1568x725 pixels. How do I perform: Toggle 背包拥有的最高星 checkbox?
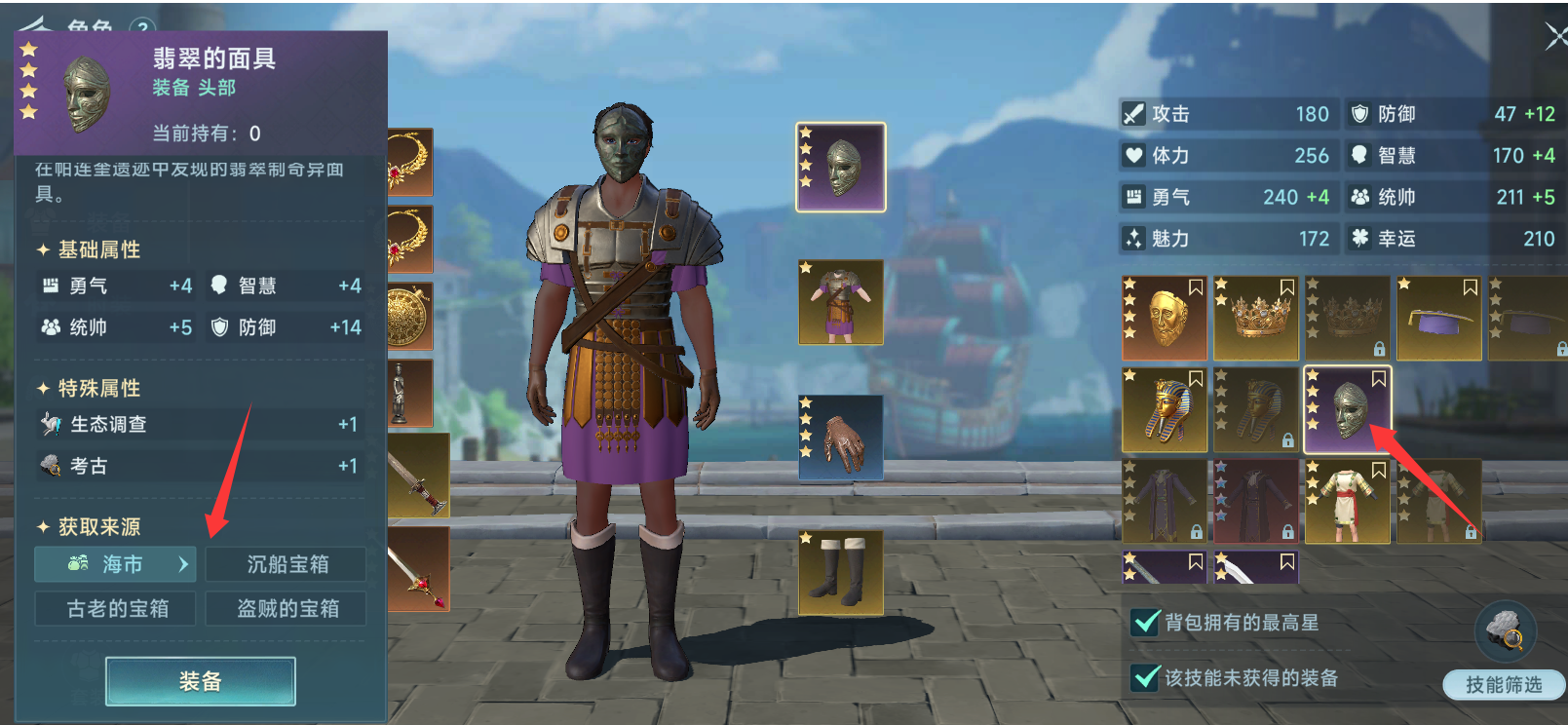1147,622
